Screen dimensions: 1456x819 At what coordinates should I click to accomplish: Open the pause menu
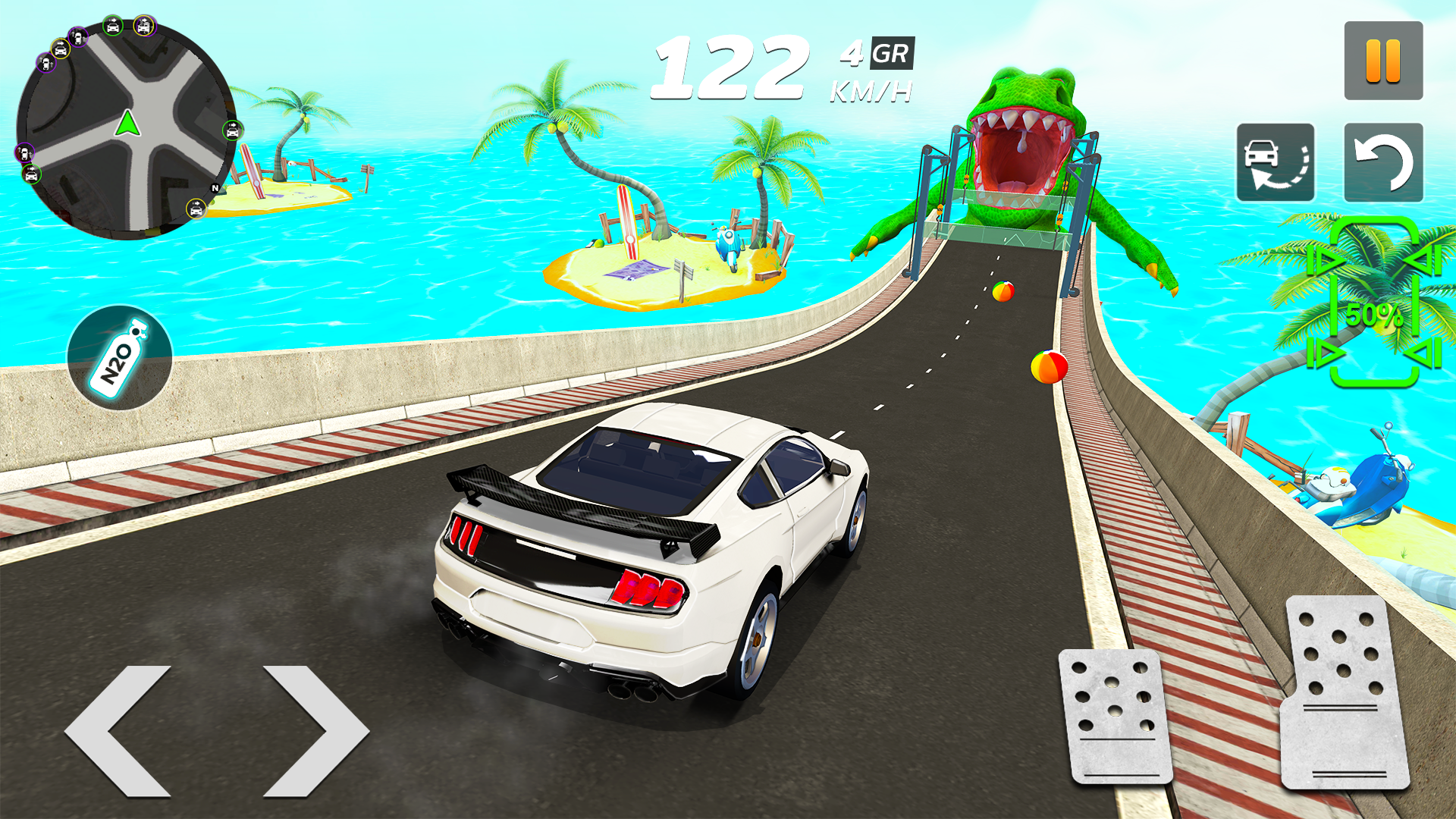click(1383, 58)
